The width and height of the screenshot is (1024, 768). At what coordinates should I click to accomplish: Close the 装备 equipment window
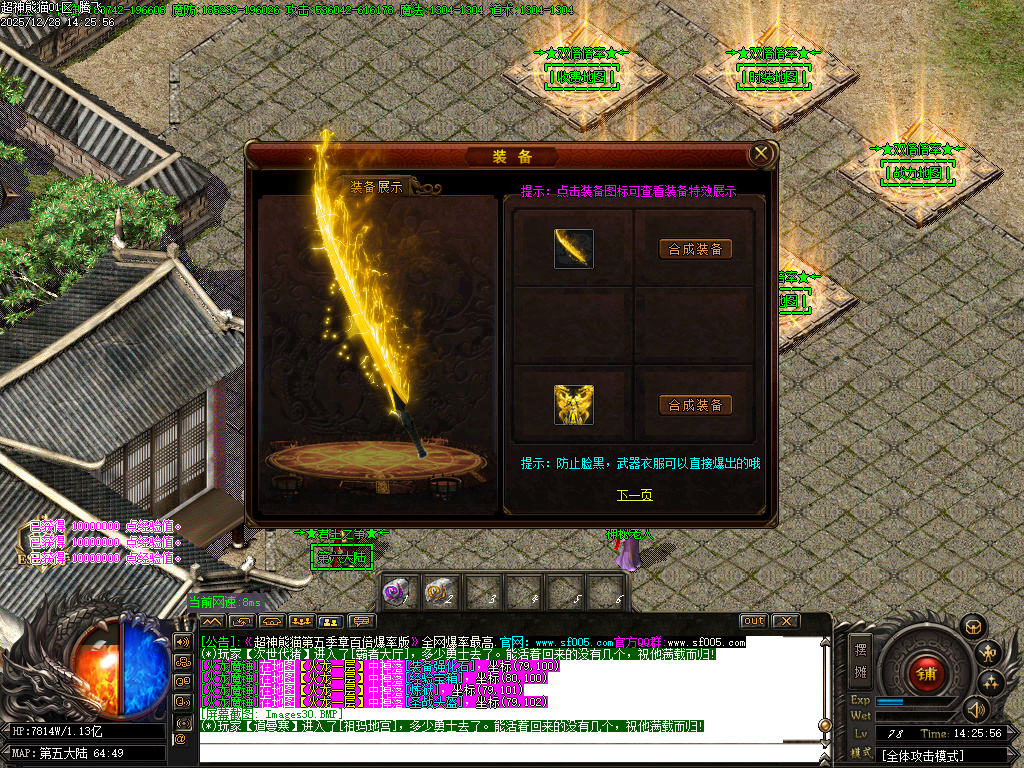click(761, 154)
